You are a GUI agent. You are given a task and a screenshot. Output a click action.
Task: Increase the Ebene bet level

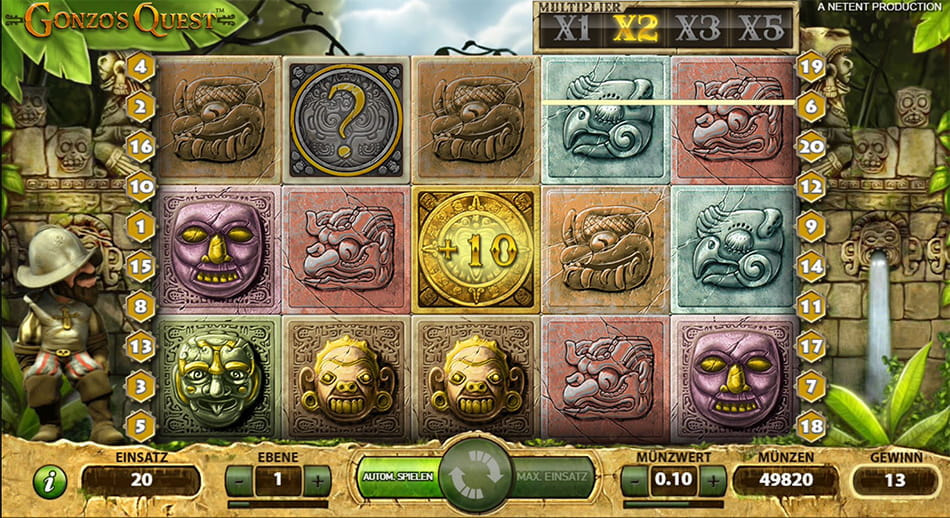point(316,481)
